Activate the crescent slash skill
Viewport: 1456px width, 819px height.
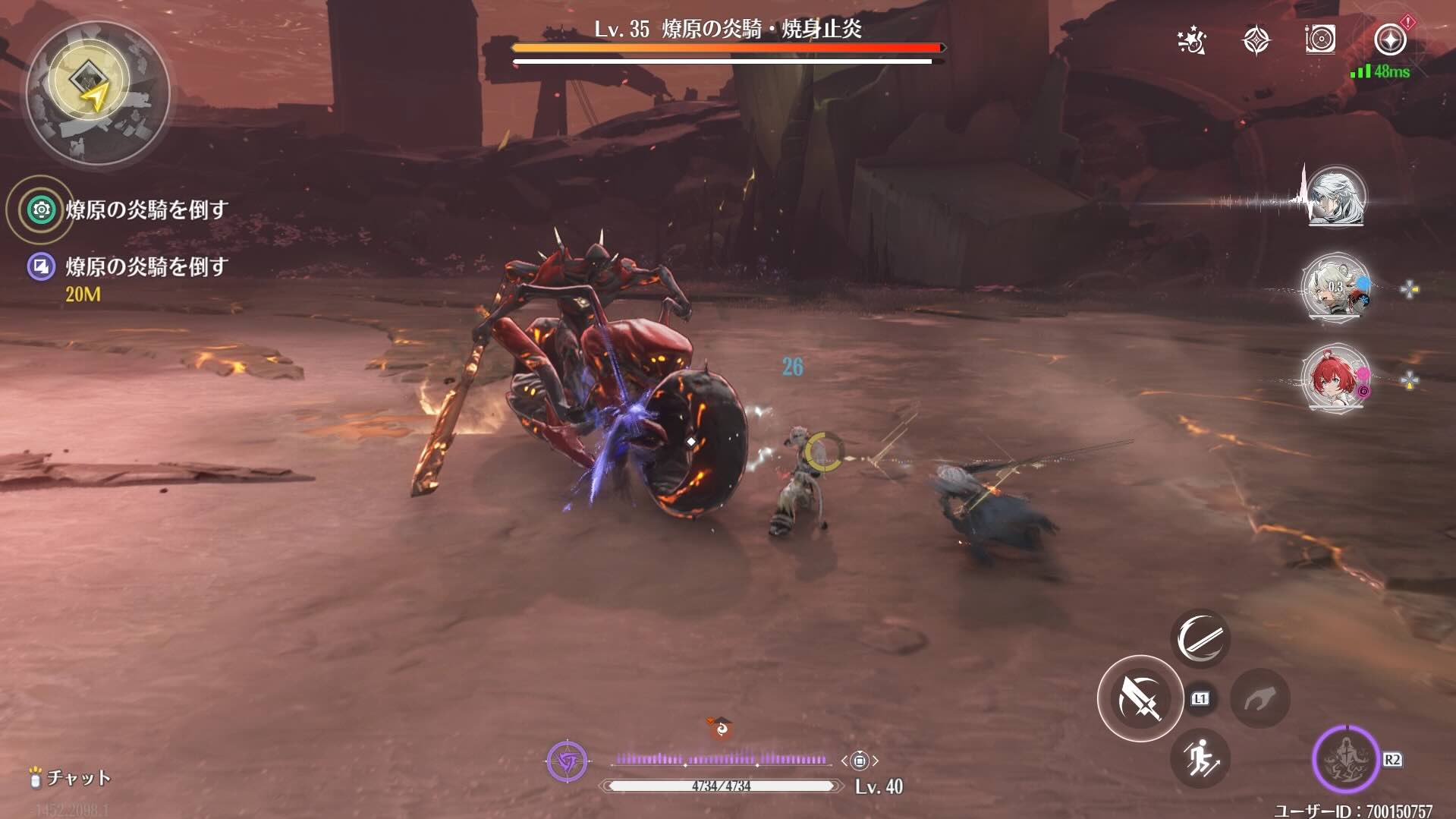coord(1200,638)
